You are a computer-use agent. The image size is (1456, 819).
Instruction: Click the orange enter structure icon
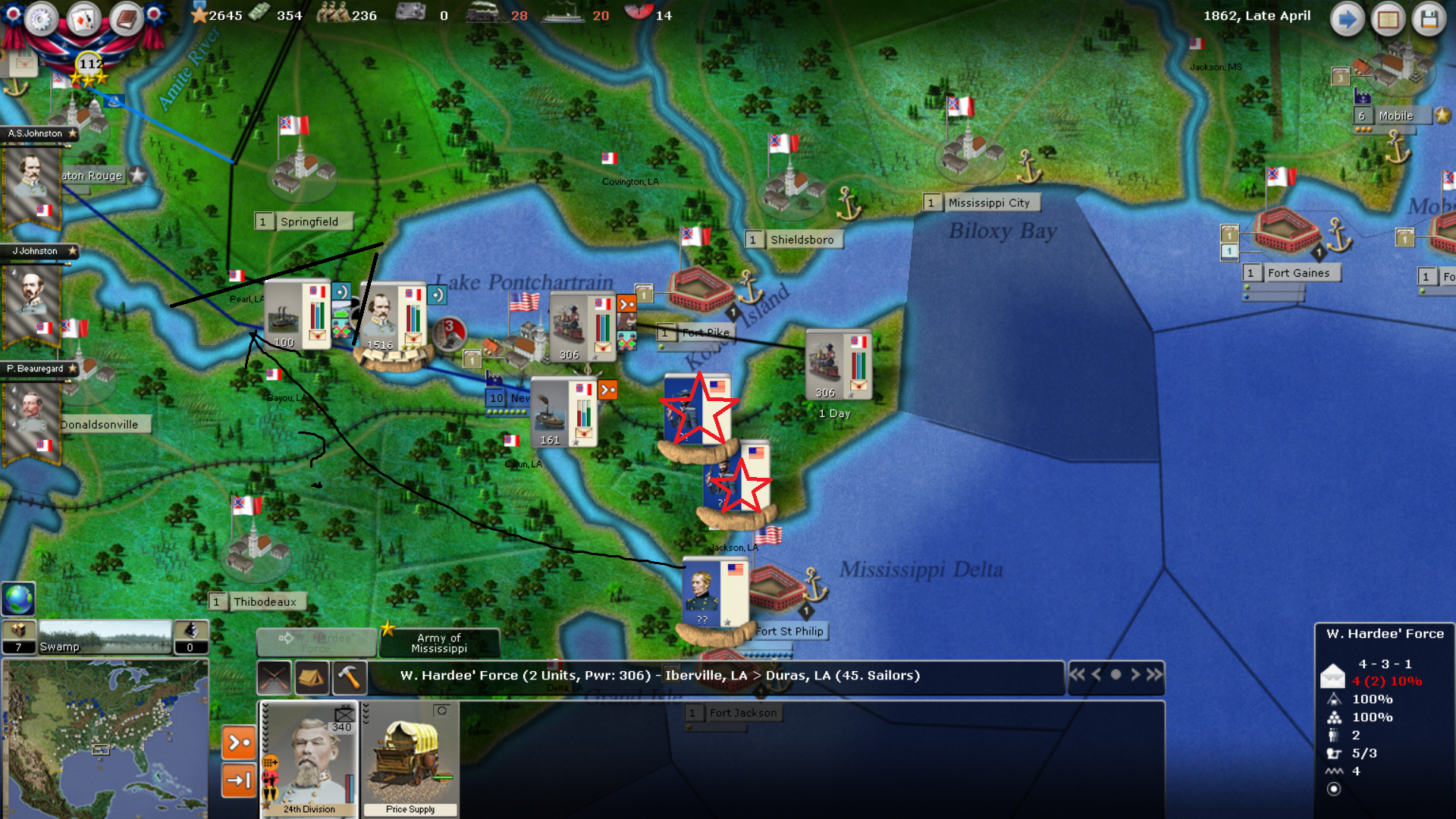tap(238, 779)
